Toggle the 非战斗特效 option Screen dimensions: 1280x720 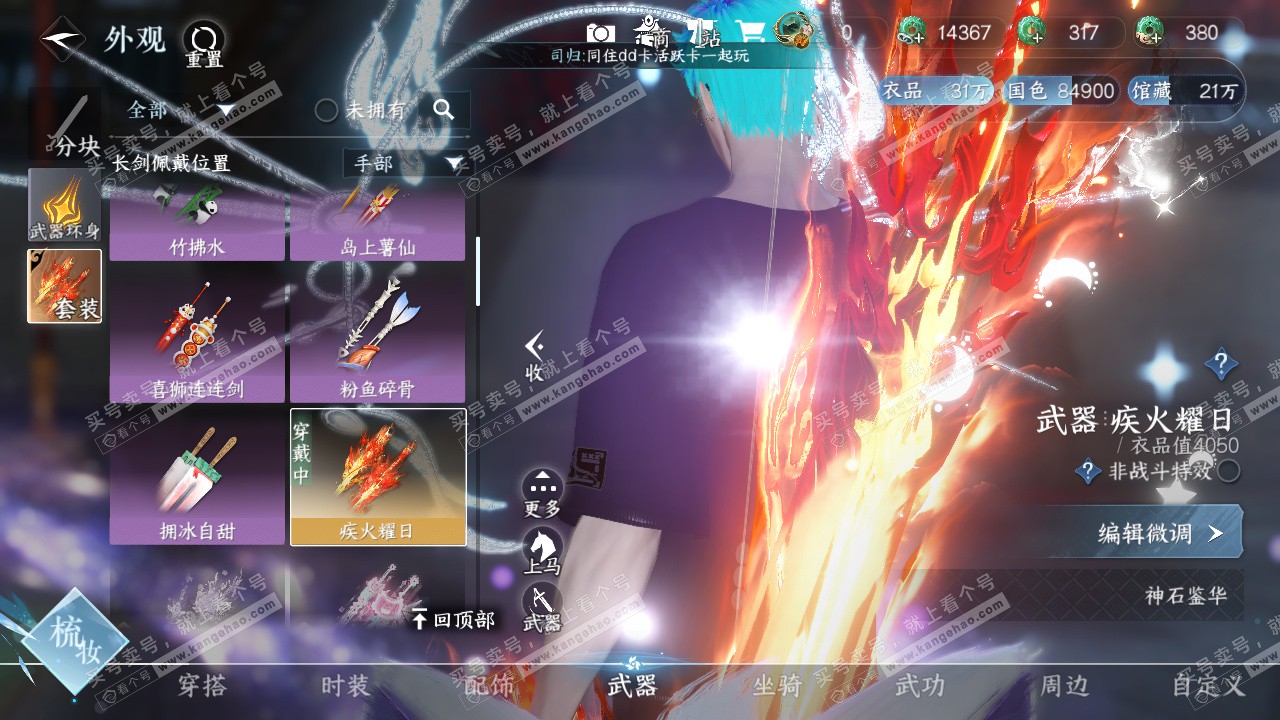[1229, 471]
